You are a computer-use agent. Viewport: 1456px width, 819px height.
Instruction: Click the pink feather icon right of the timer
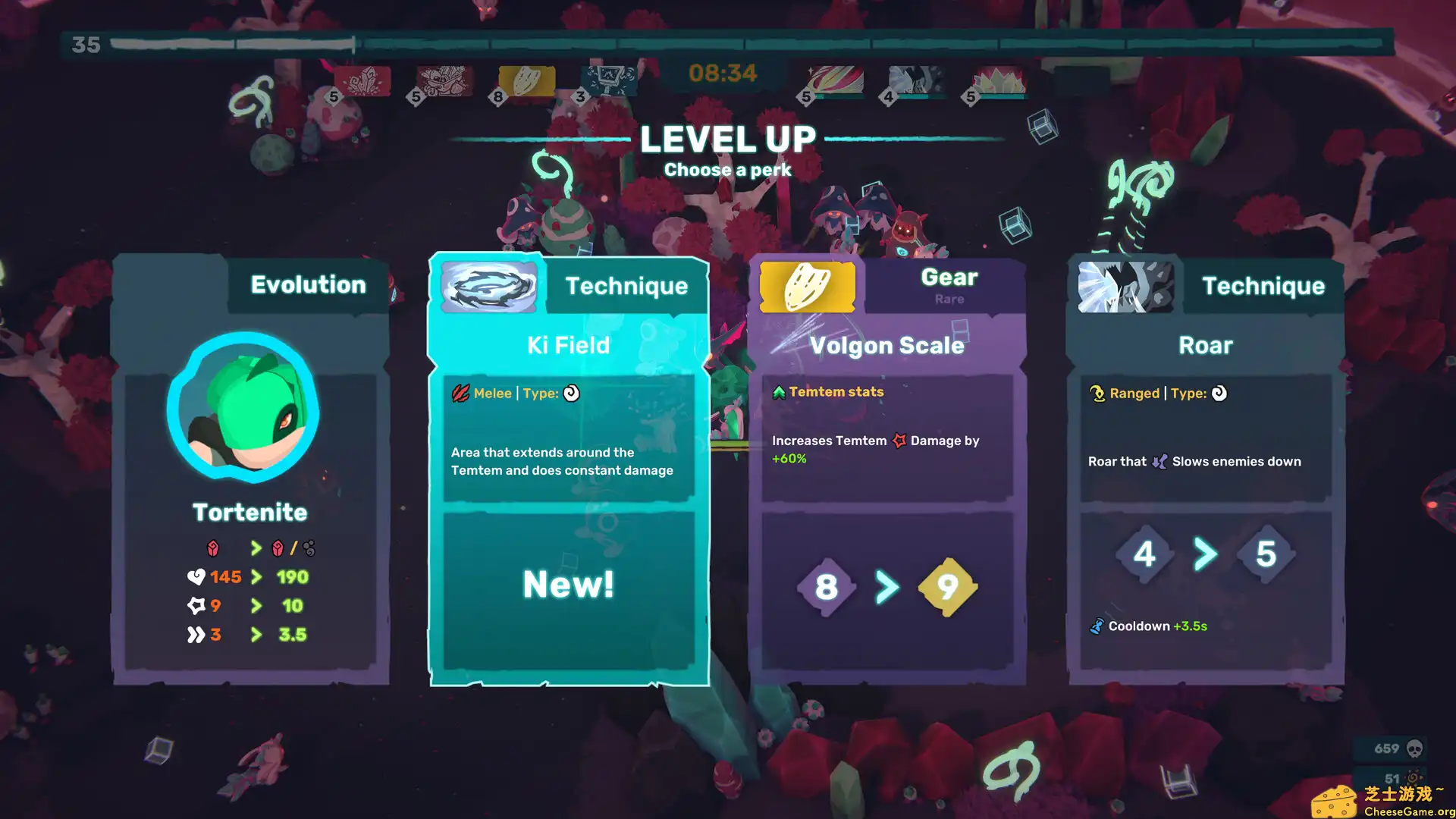point(833,80)
